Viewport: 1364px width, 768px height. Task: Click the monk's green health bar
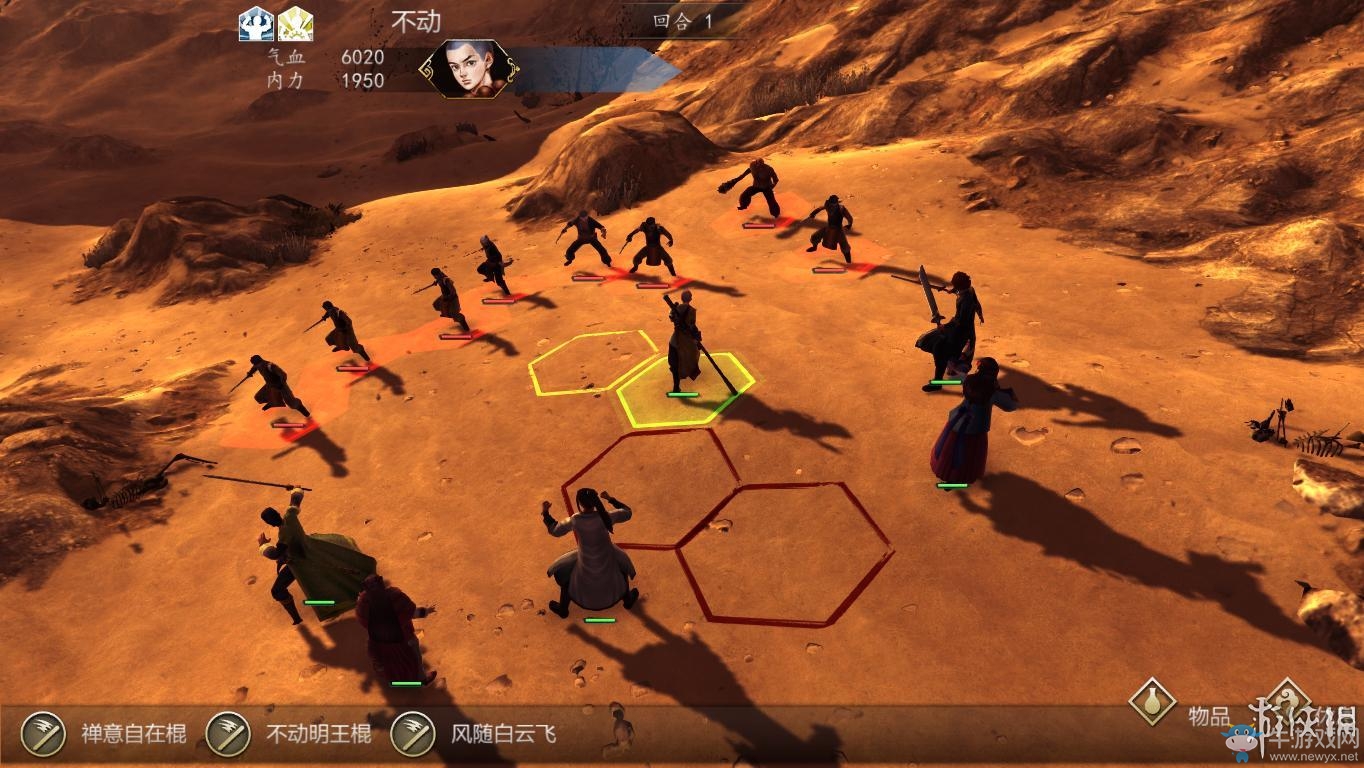pos(681,395)
